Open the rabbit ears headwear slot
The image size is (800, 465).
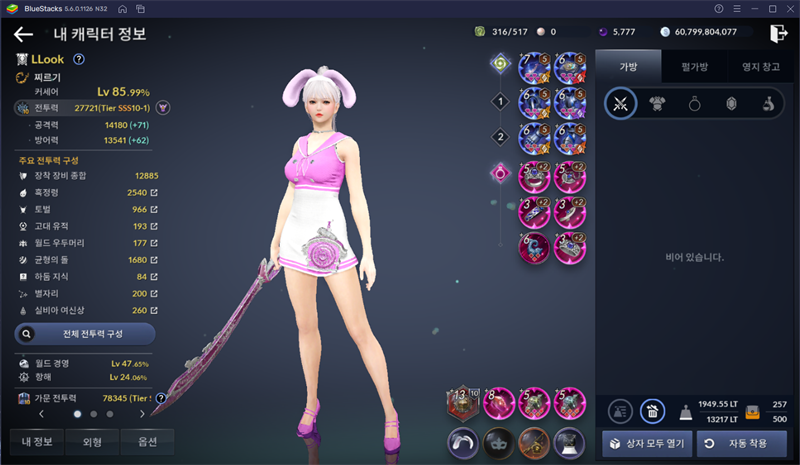point(462,441)
